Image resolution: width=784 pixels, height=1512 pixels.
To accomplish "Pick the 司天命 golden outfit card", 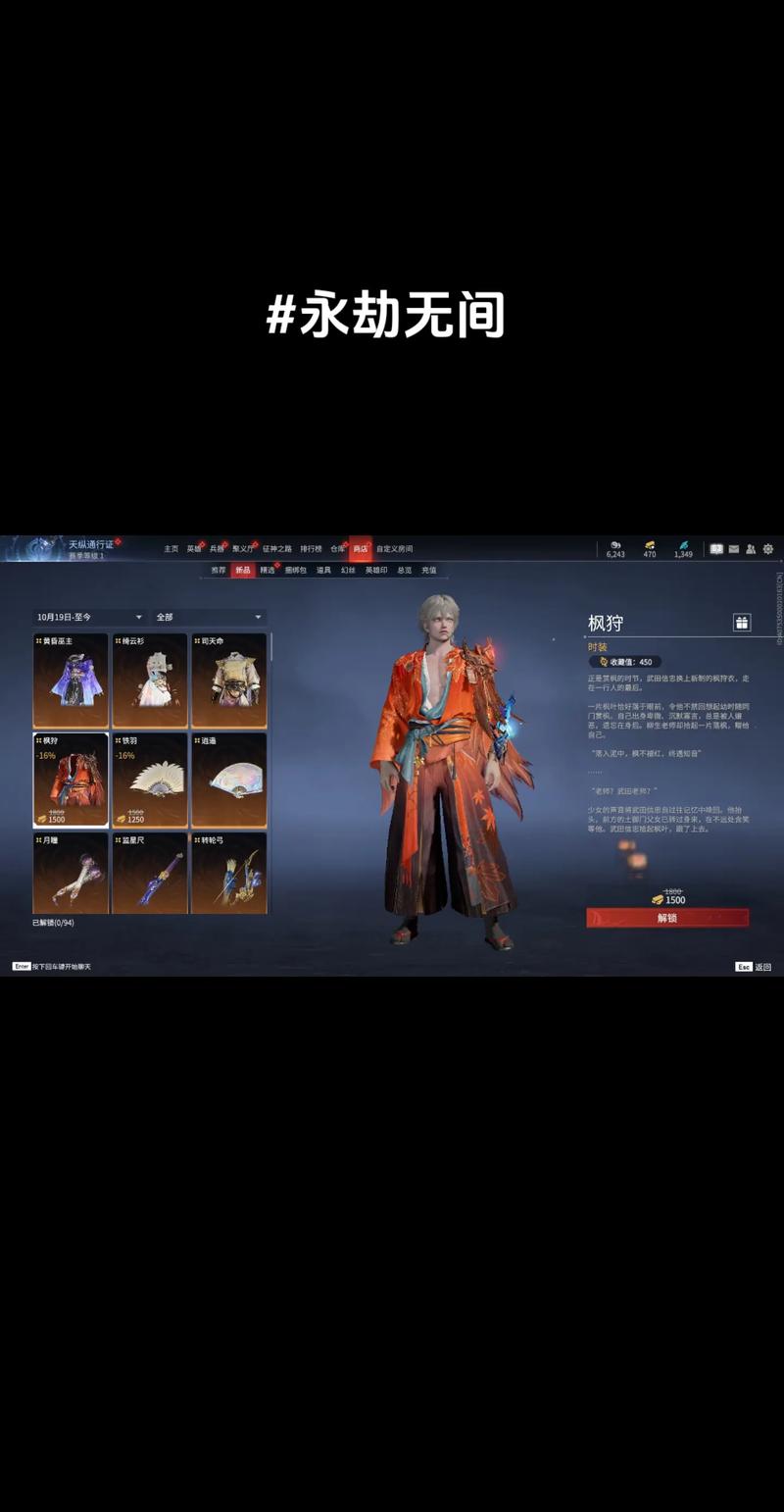I will point(228,680).
